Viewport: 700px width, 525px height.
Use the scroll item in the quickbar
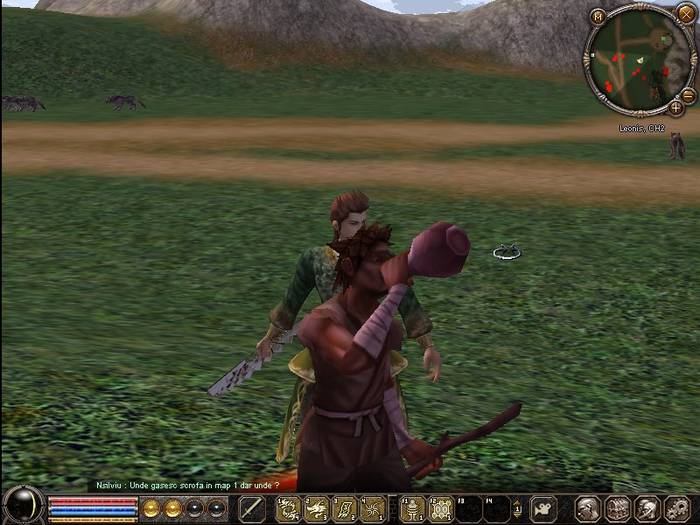tap(344, 509)
